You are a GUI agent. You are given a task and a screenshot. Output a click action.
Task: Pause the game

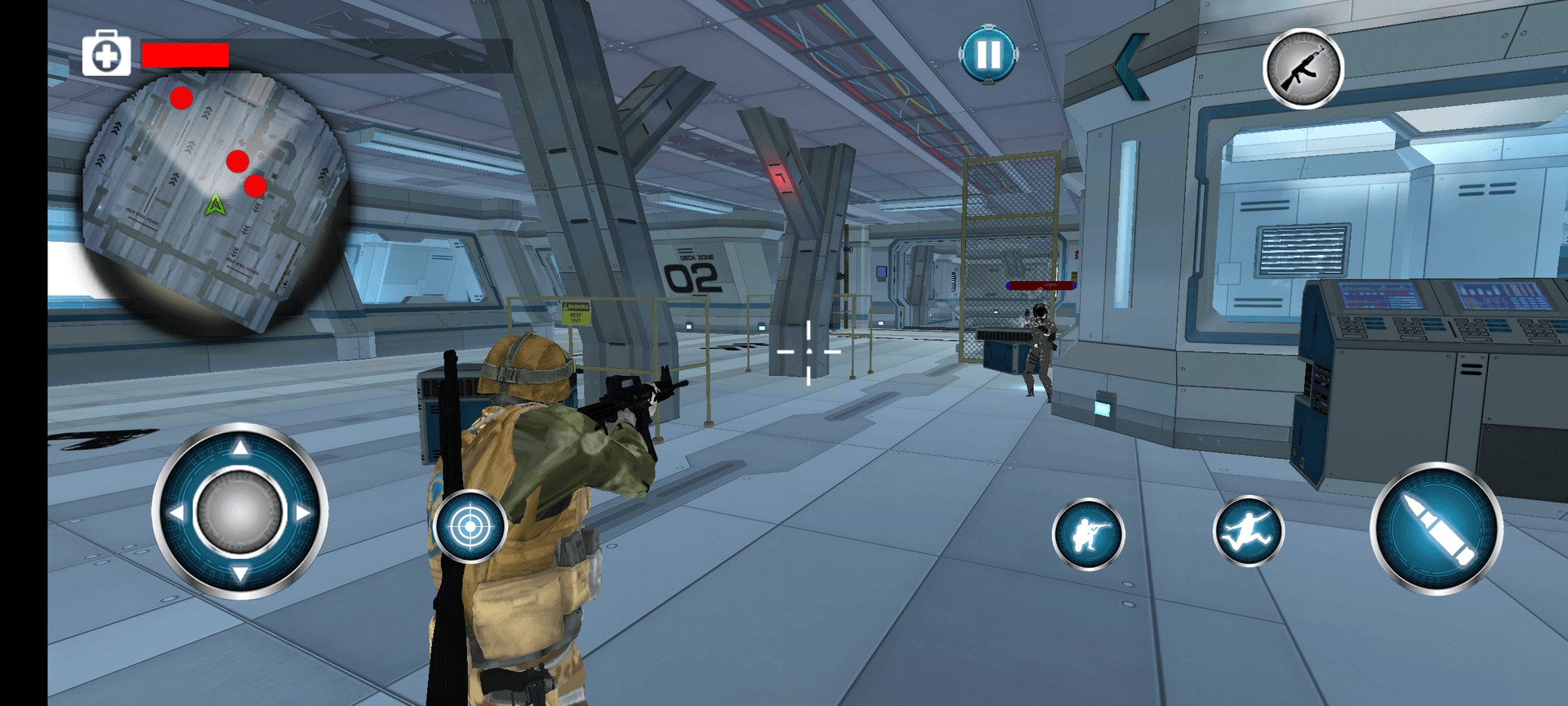[988, 55]
